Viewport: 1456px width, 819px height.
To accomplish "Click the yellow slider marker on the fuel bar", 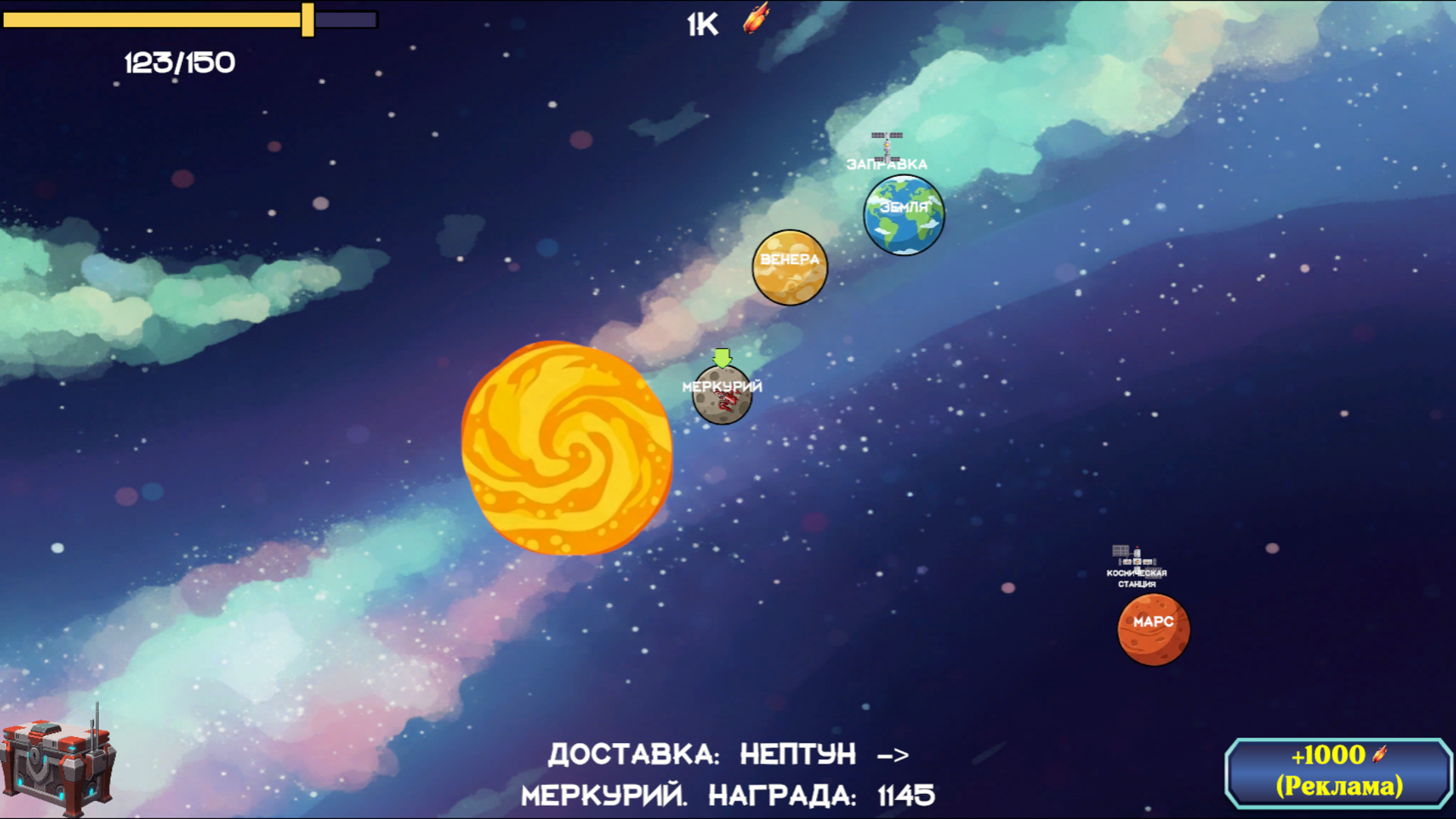I will [309, 18].
